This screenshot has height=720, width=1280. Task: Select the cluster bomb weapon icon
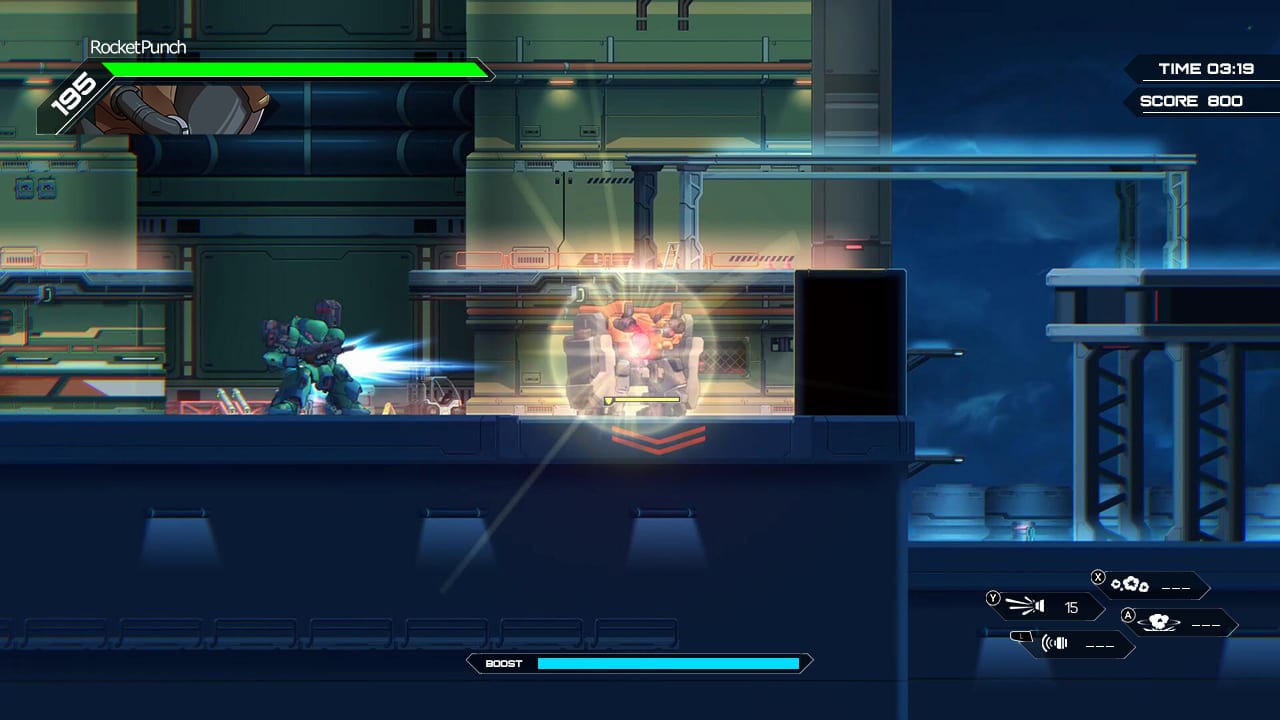(x=1128, y=586)
